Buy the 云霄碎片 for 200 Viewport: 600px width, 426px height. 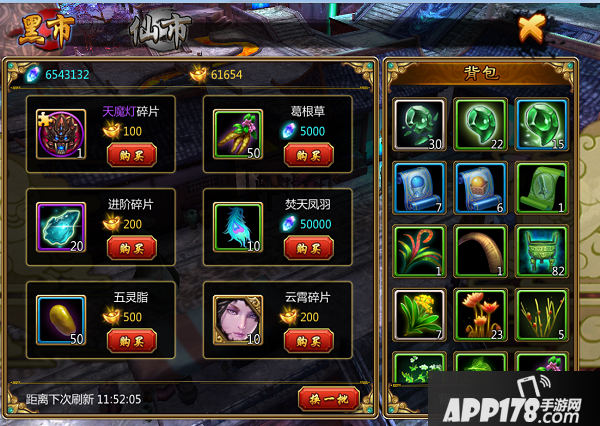tap(309, 340)
